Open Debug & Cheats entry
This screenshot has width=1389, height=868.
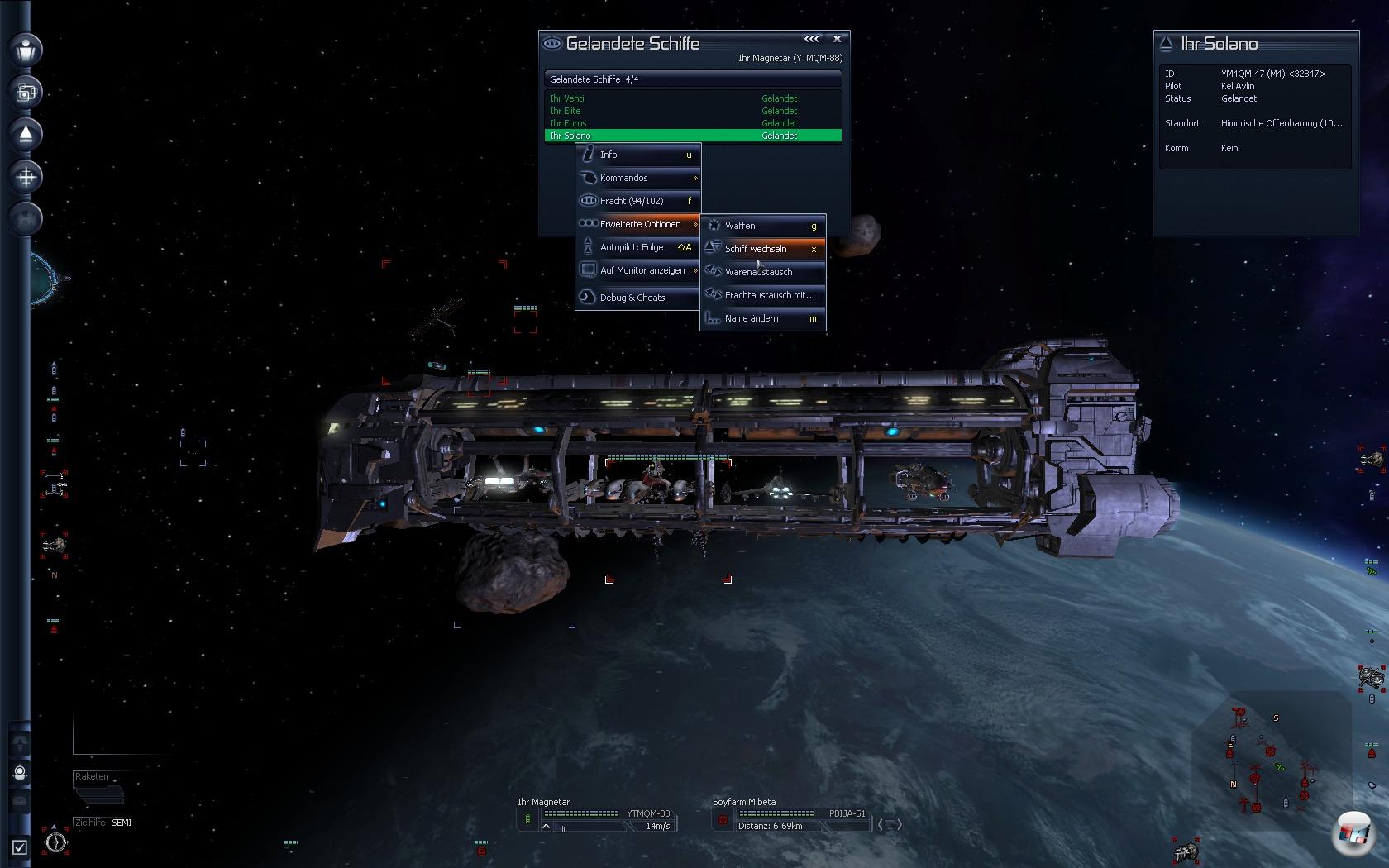click(x=638, y=298)
